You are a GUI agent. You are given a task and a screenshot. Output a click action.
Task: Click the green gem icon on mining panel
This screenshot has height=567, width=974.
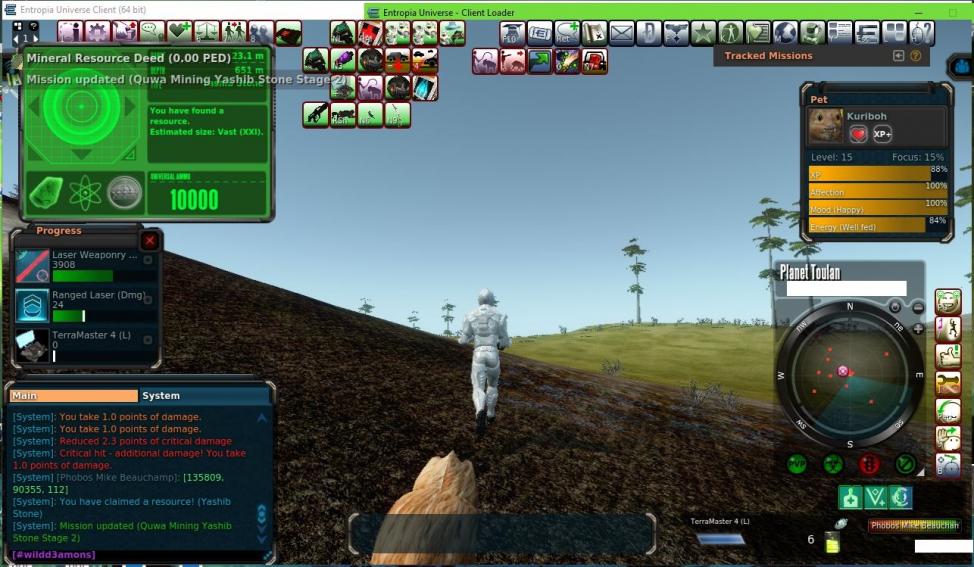click(46, 192)
